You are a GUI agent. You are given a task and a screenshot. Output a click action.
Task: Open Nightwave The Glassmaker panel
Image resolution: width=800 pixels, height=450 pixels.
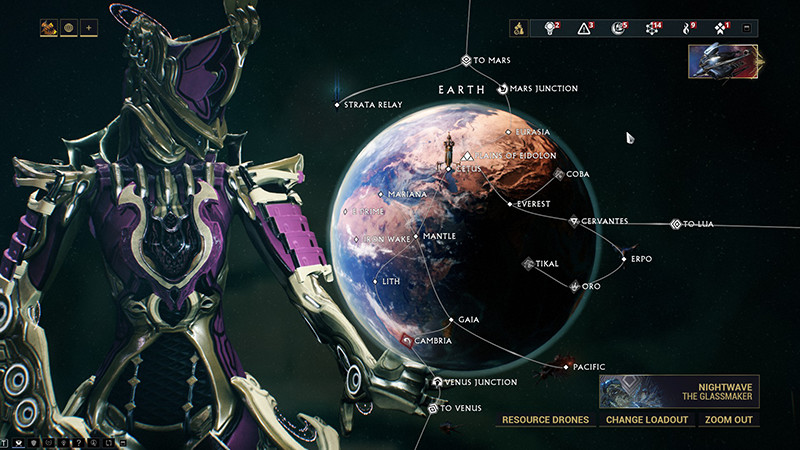[678, 390]
